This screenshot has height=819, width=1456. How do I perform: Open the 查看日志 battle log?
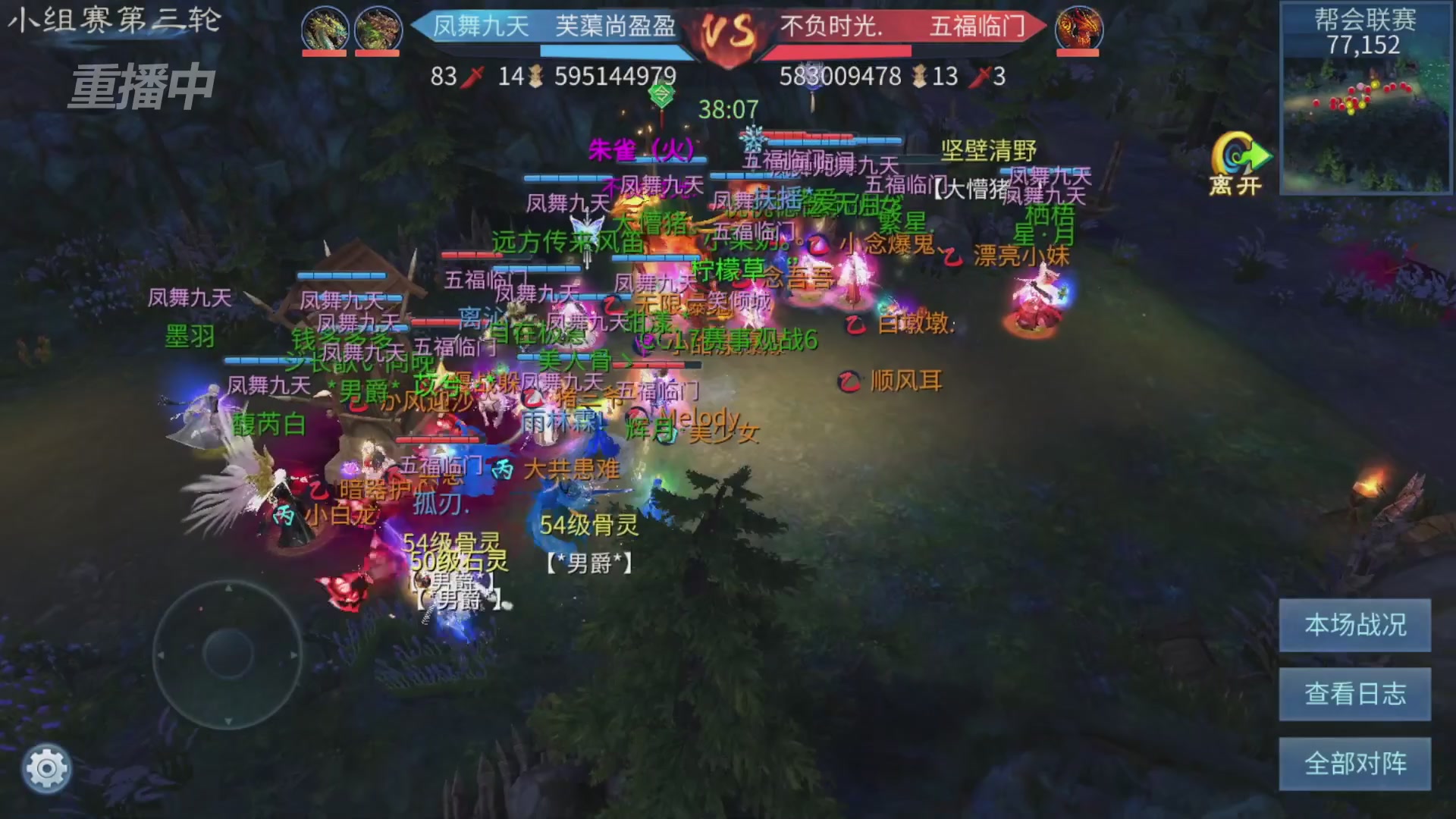(1354, 693)
